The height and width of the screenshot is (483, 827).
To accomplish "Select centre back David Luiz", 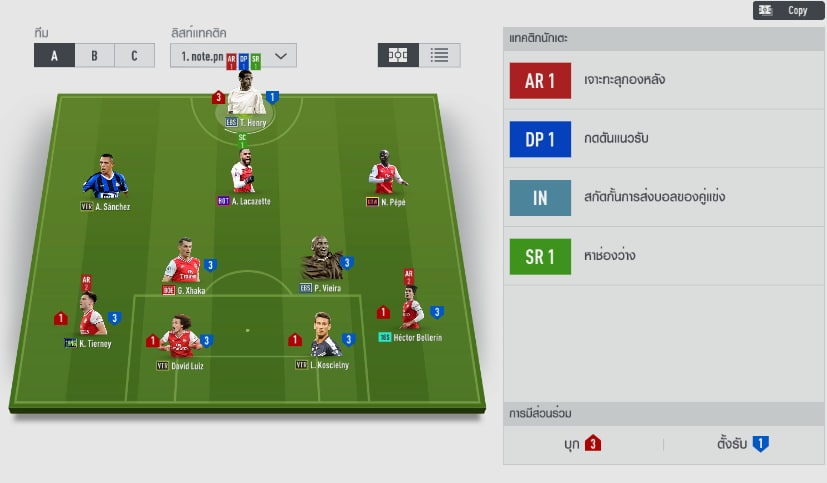I will pos(181,340).
